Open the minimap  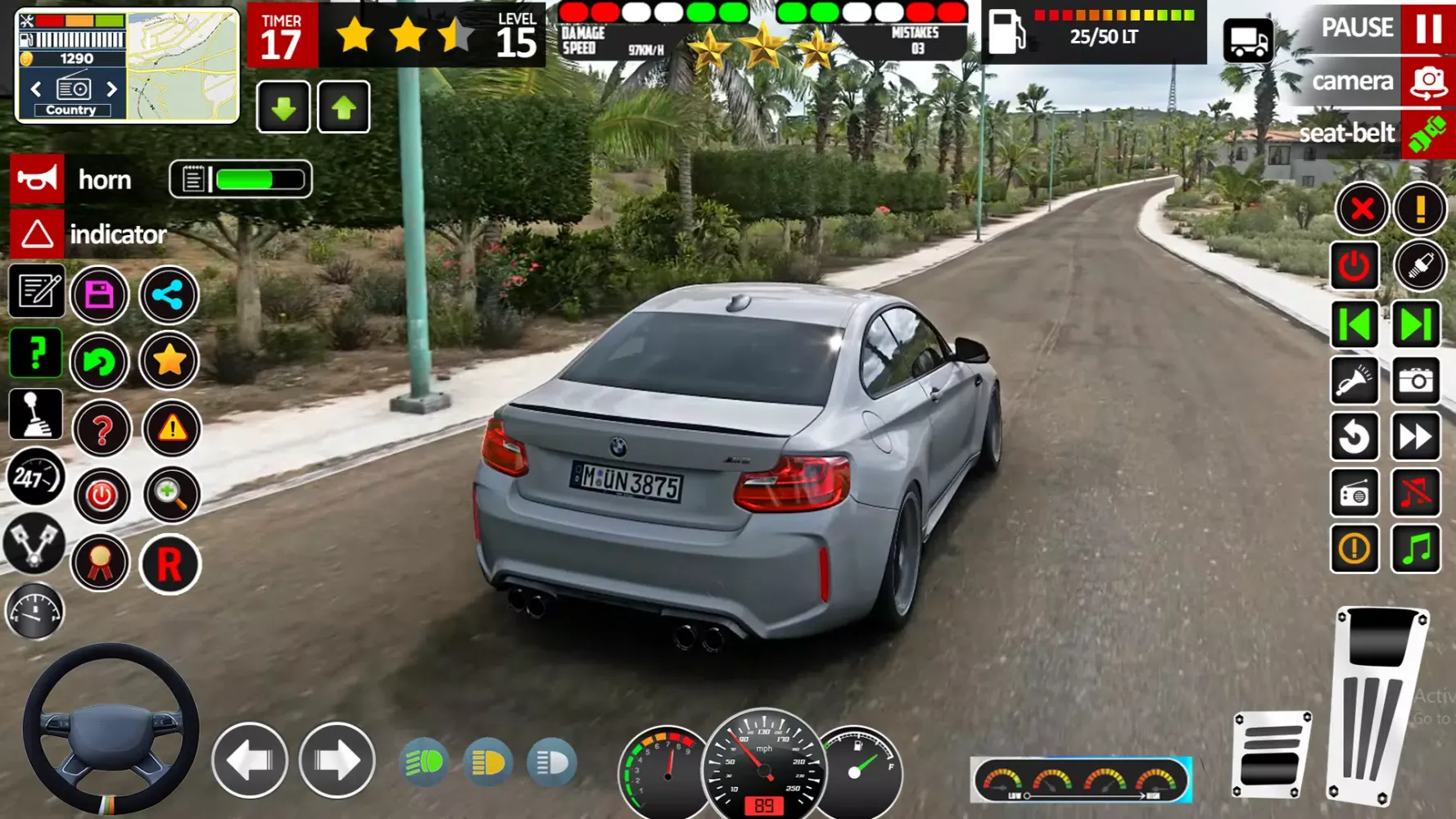(x=182, y=66)
